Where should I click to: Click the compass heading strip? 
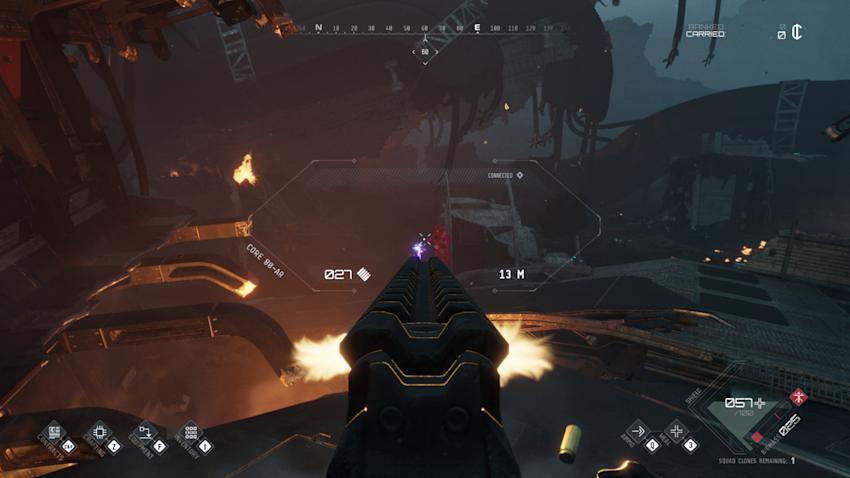425,28
